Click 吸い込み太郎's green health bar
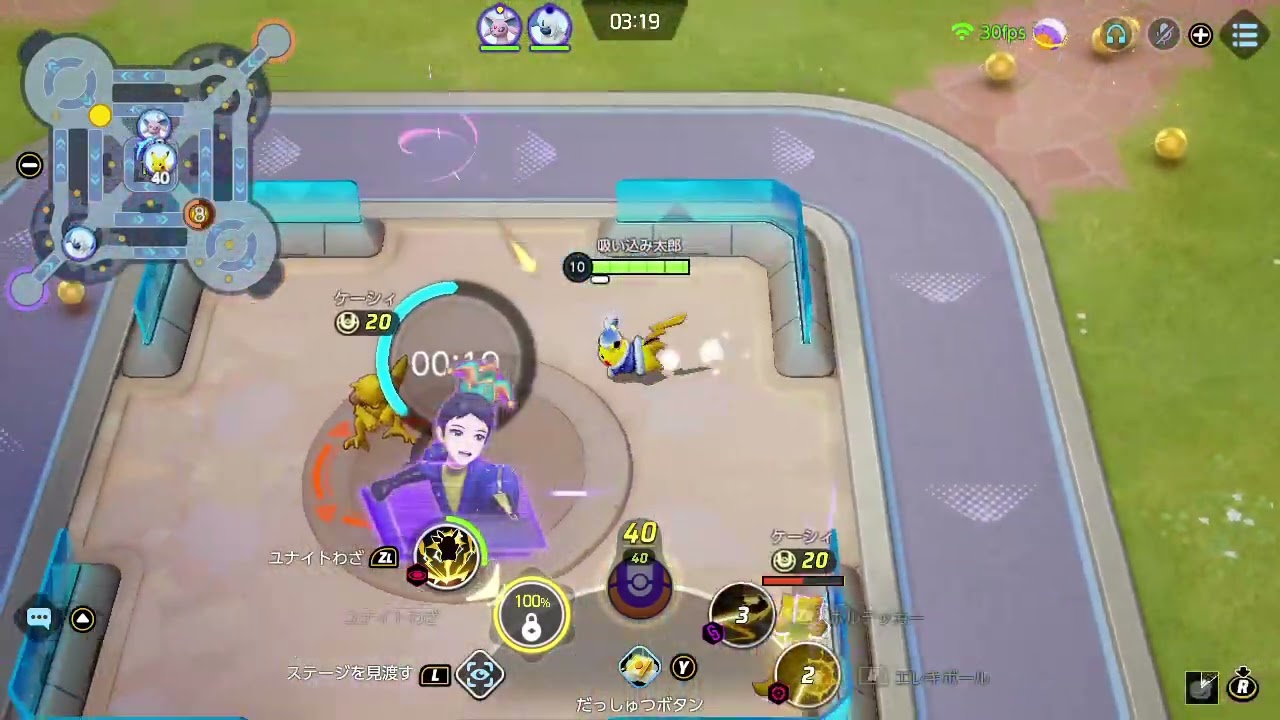The image size is (1280, 720). coord(640,267)
